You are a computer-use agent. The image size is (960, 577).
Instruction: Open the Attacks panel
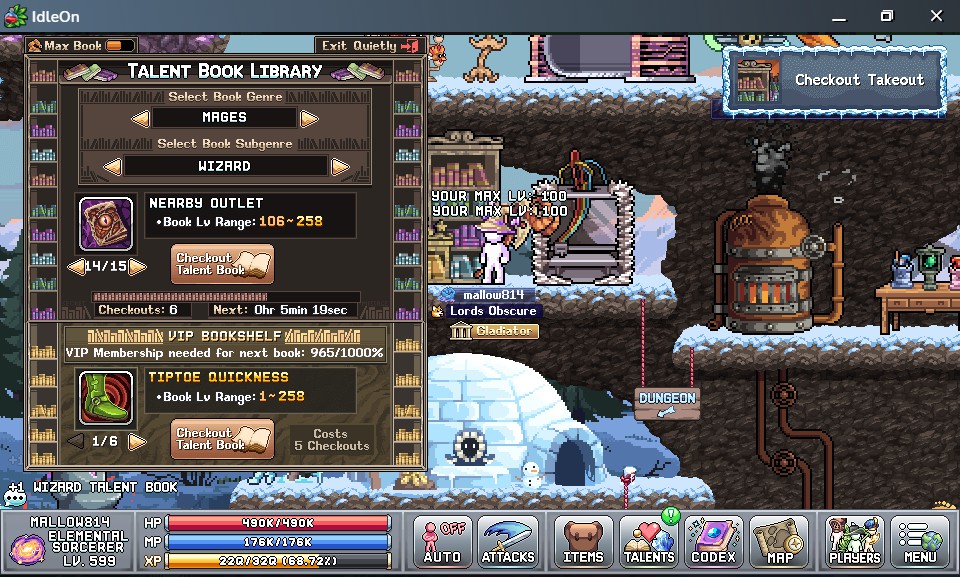[508, 543]
